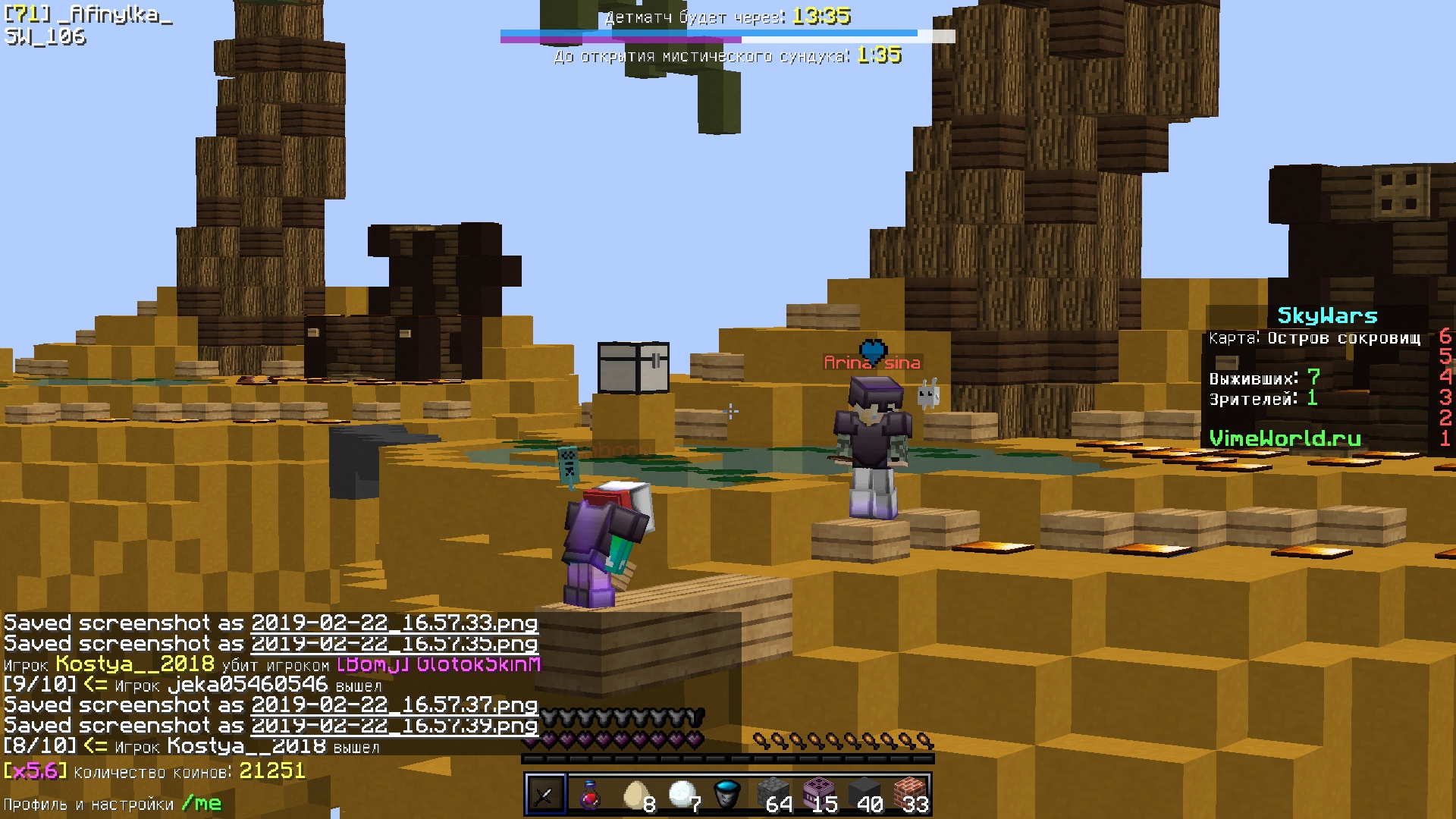Click the coin counter showing 21251

pyautogui.click(x=271, y=771)
